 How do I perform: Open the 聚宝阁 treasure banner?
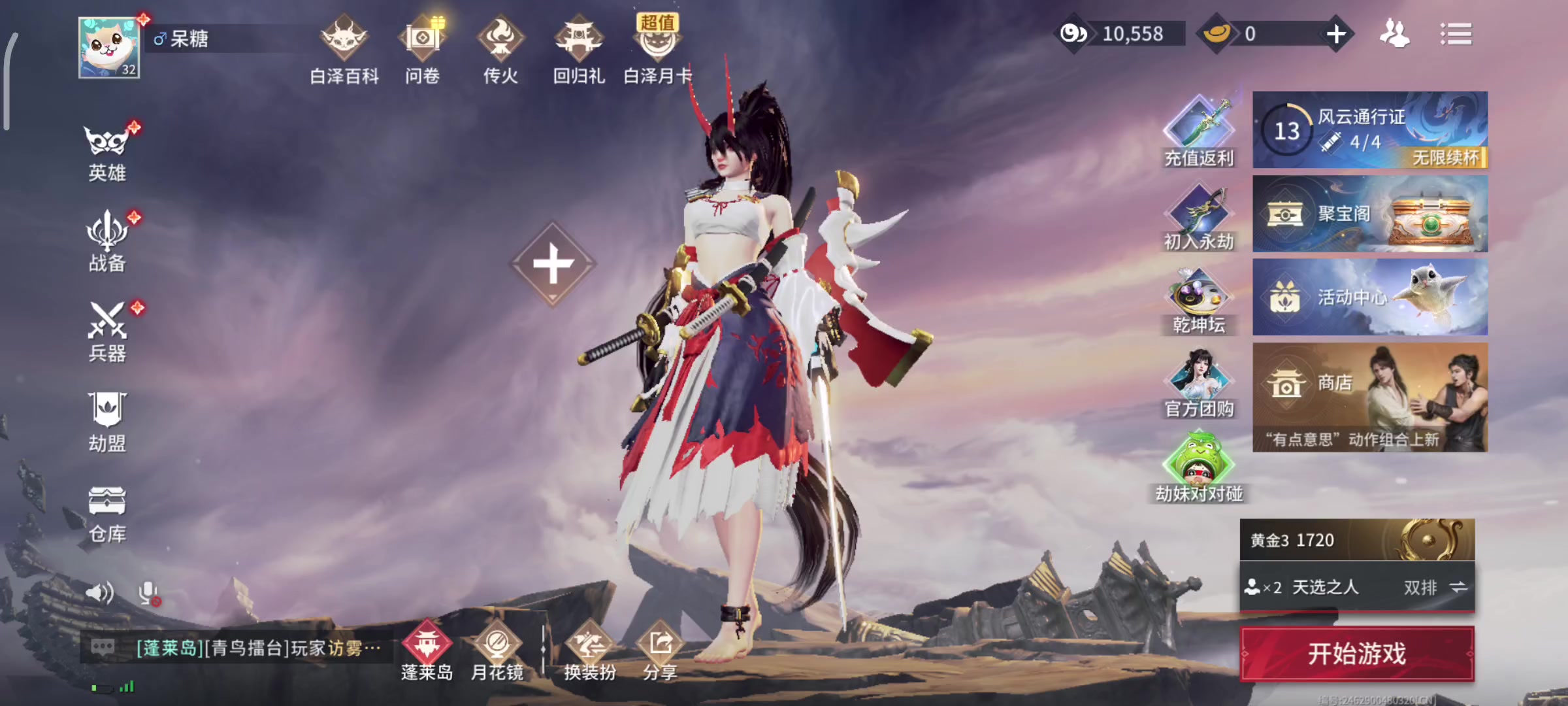coord(1370,214)
